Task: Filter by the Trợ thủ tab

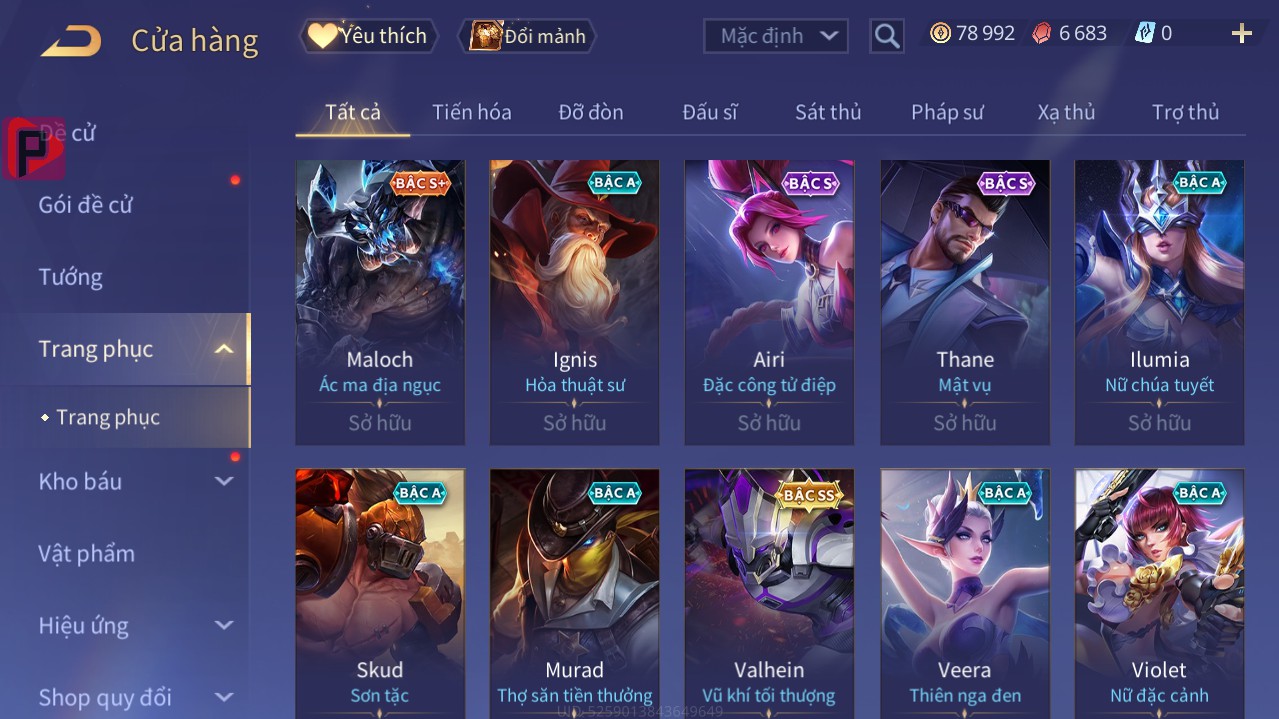Action: pyautogui.click(x=1184, y=112)
